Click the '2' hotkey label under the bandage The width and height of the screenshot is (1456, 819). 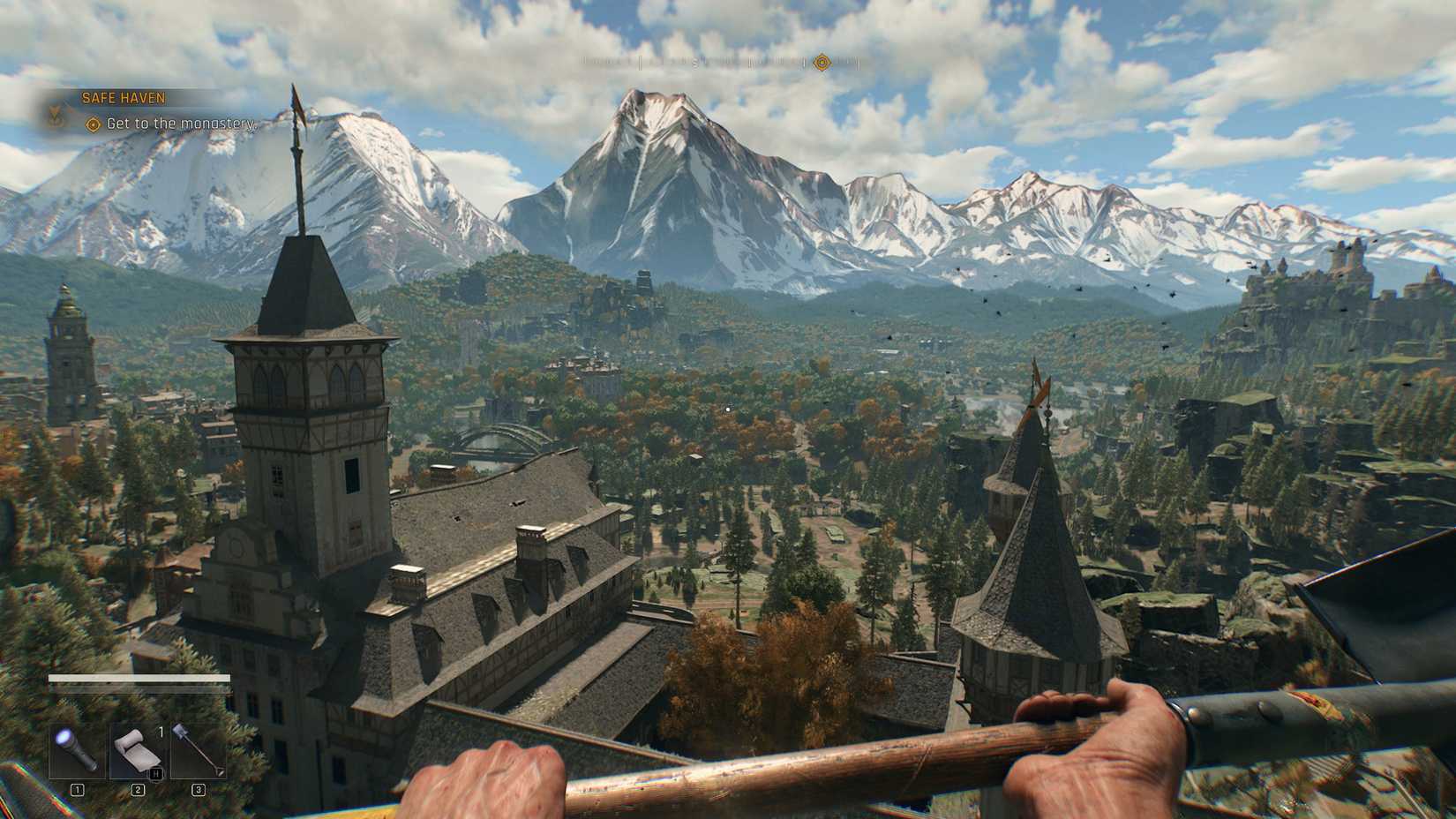click(139, 790)
